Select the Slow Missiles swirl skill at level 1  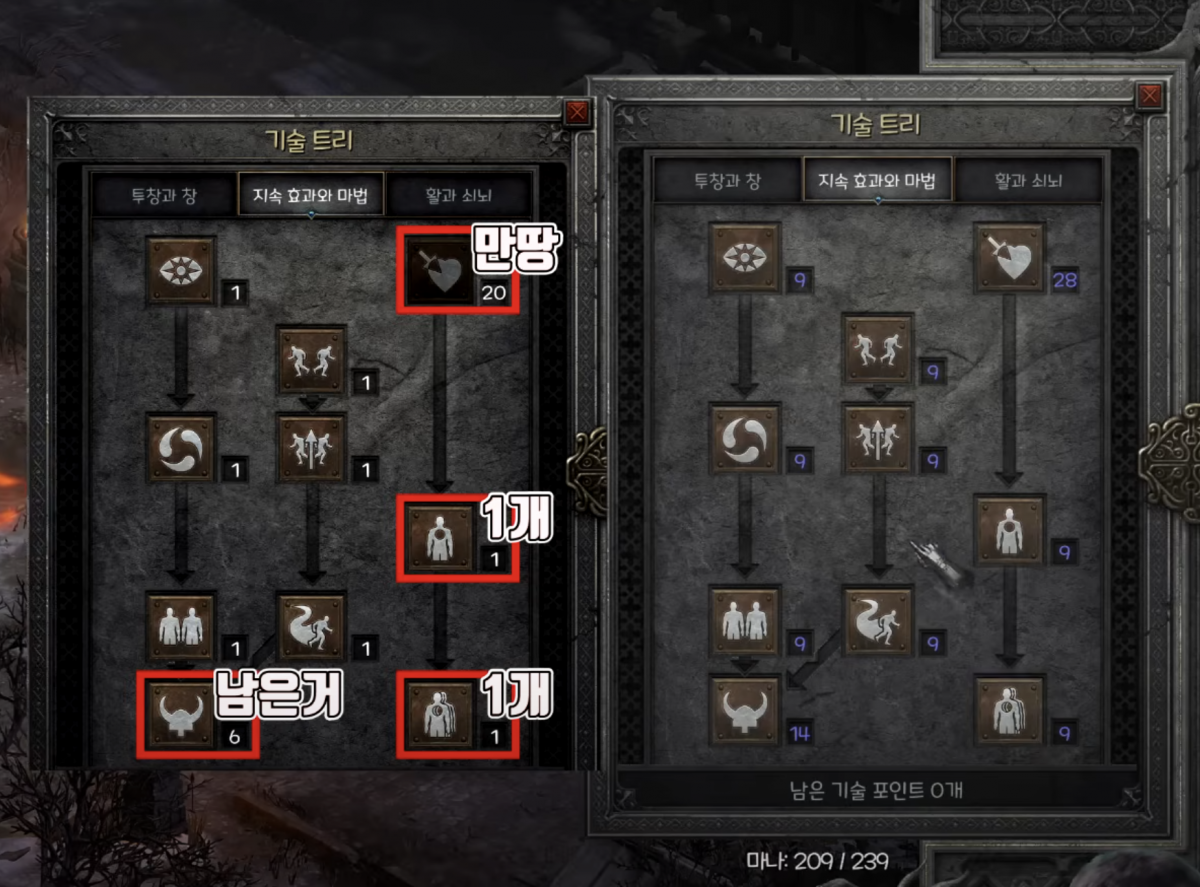pos(181,449)
